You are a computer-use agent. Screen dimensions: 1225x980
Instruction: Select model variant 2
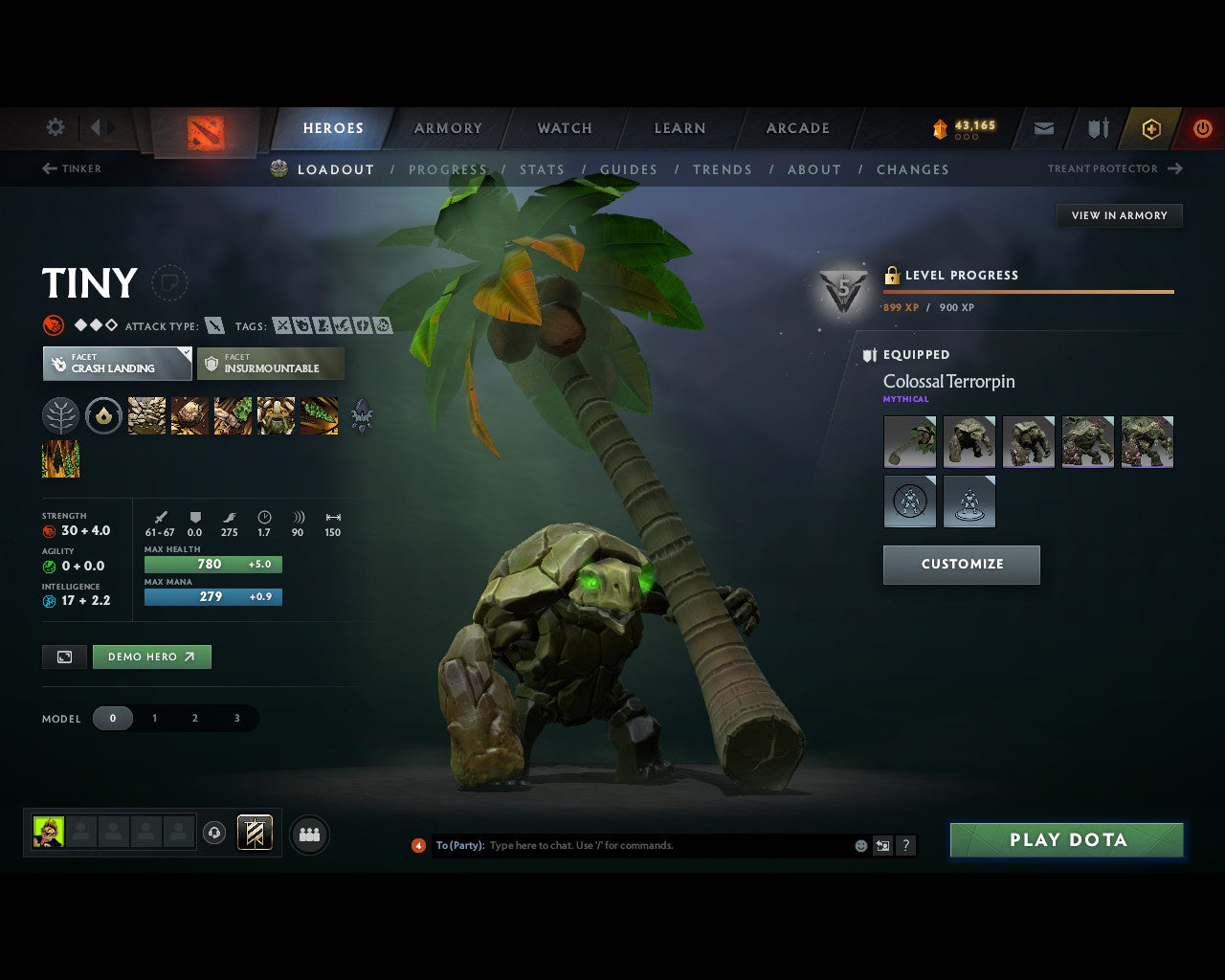(x=194, y=718)
